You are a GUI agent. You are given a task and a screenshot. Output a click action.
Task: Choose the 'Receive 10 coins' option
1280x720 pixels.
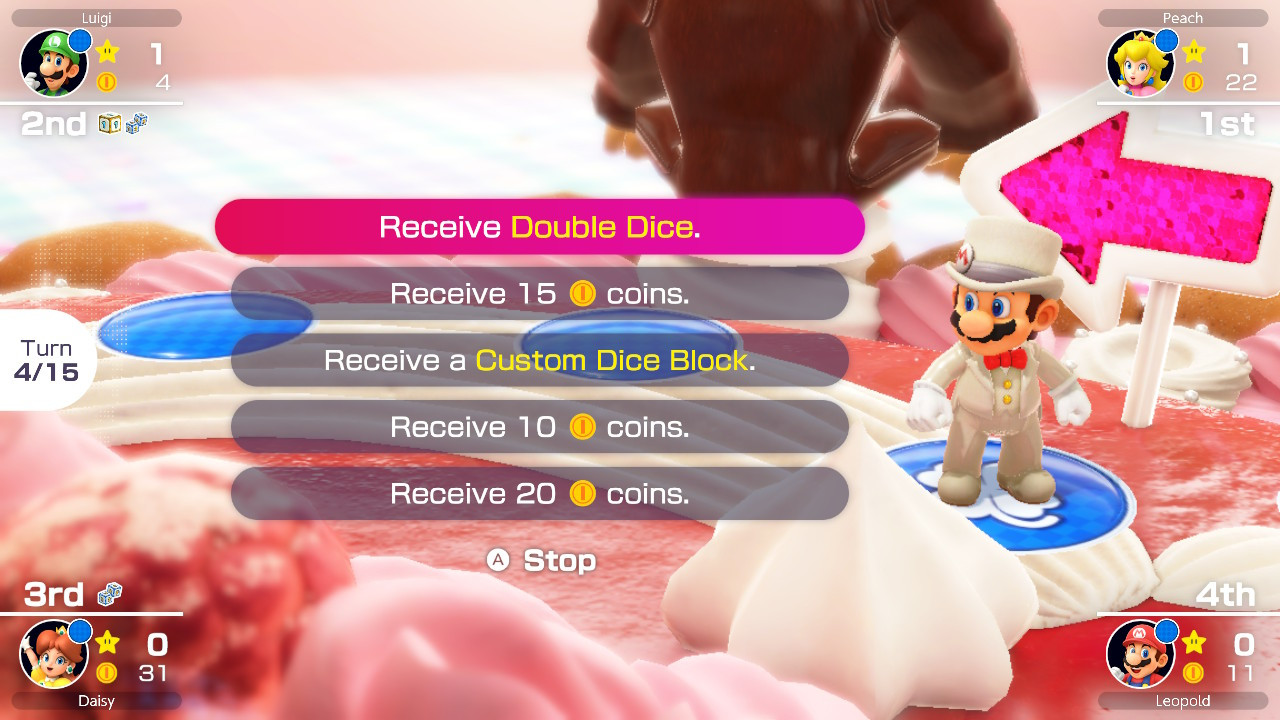point(540,427)
